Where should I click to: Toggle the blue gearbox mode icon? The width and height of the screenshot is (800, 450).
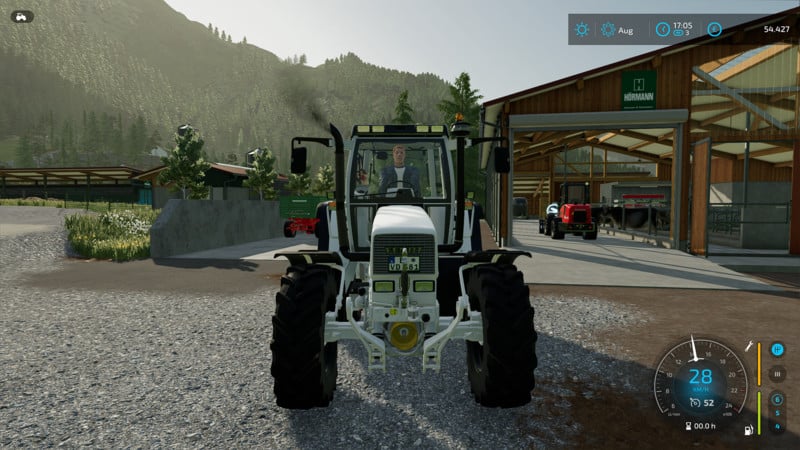click(x=777, y=349)
